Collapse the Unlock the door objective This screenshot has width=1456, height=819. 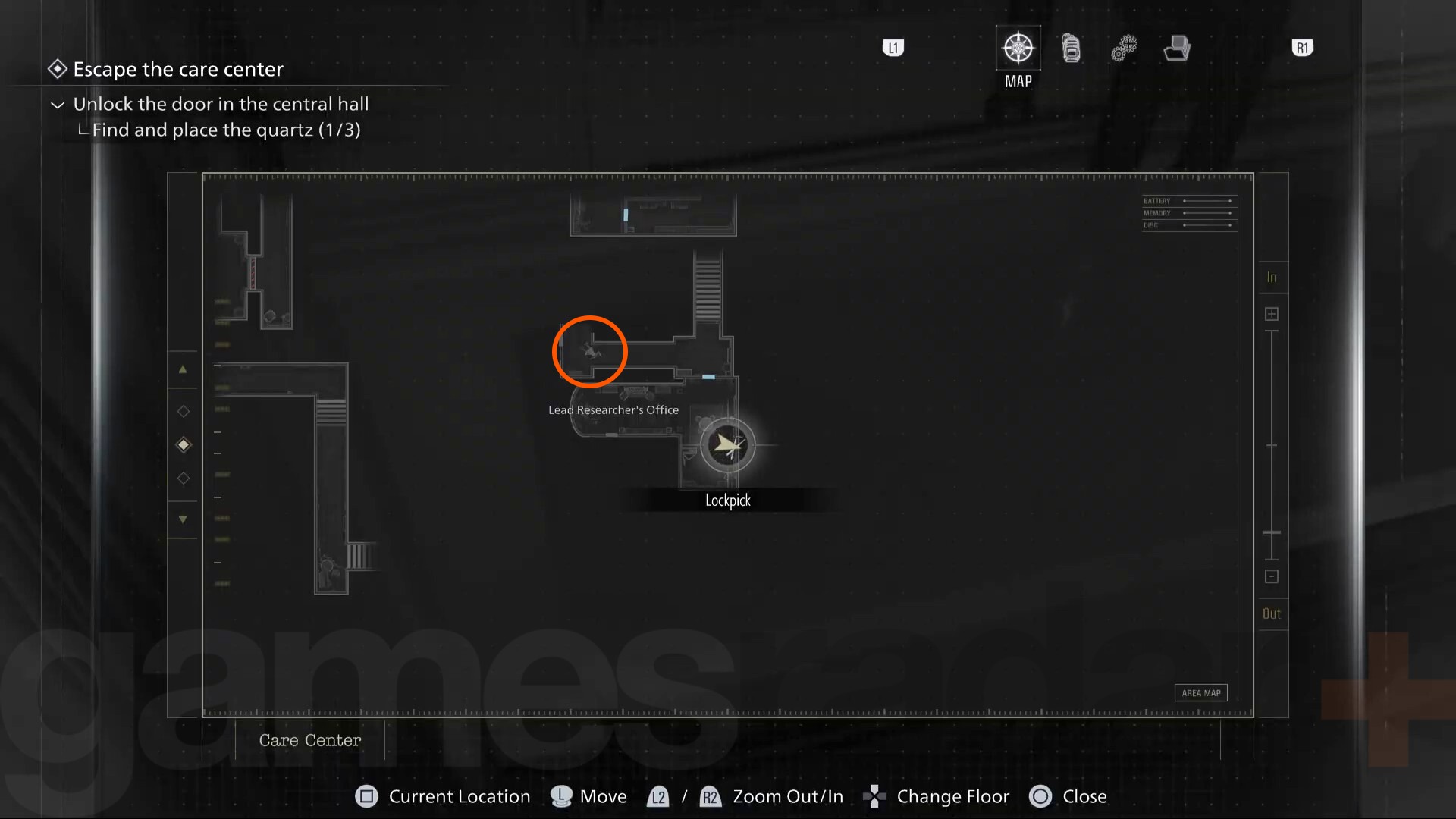click(57, 104)
